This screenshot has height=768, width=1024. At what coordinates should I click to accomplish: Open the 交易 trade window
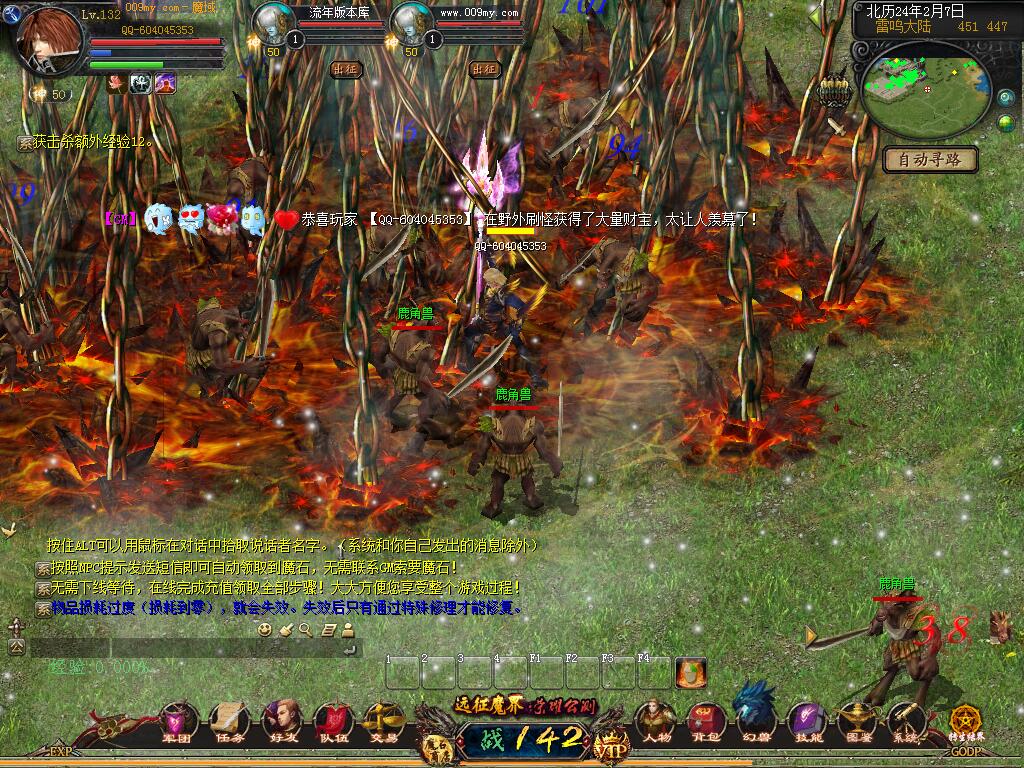(x=382, y=721)
